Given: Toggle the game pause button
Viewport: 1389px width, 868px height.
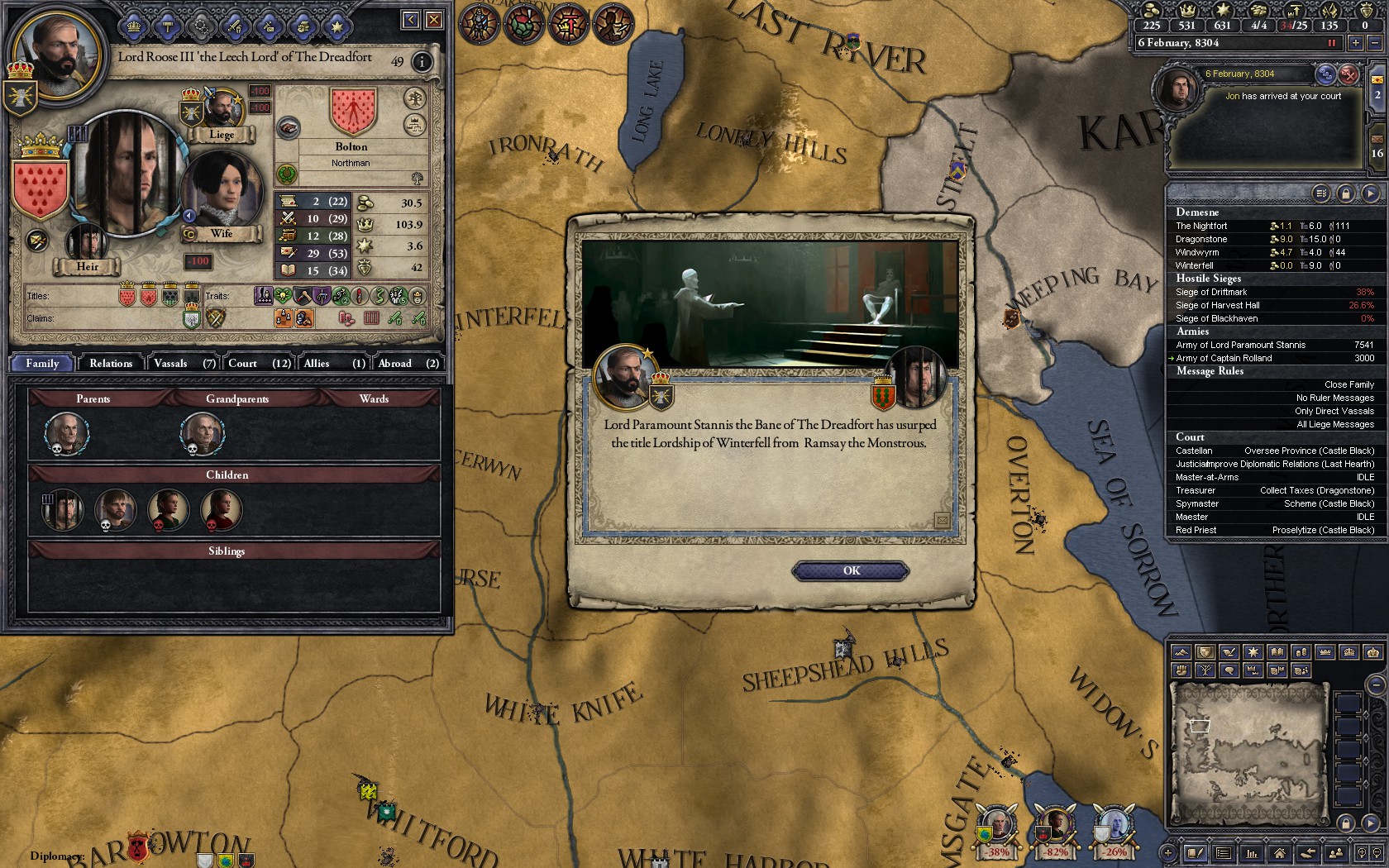Looking at the screenshot, I should tap(1331, 43).
